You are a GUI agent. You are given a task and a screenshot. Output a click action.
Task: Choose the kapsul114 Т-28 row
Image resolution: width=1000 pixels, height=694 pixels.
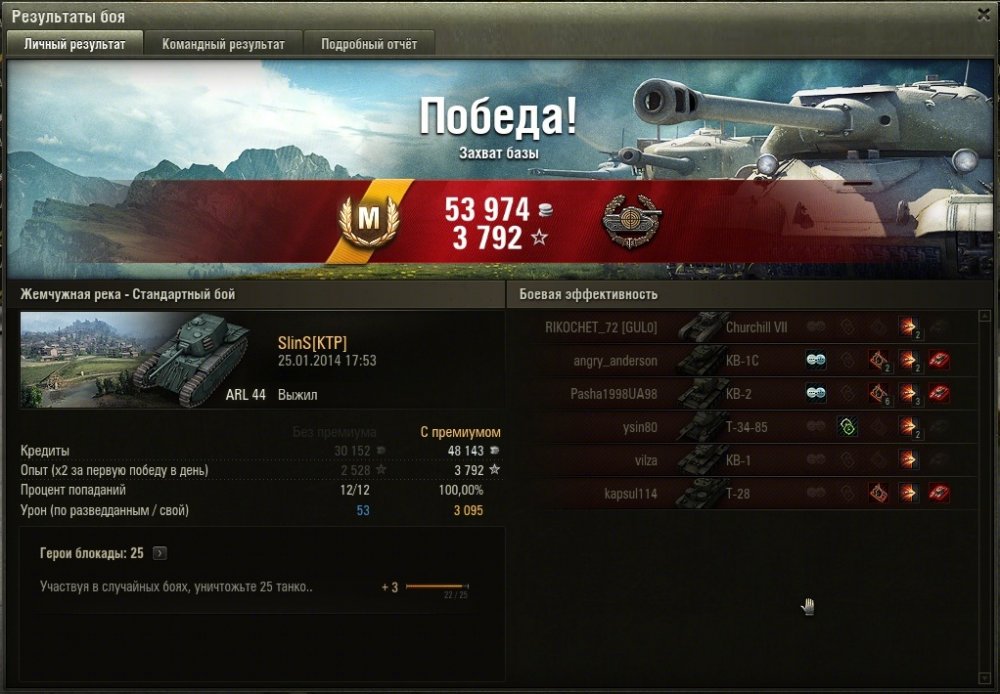[742, 493]
